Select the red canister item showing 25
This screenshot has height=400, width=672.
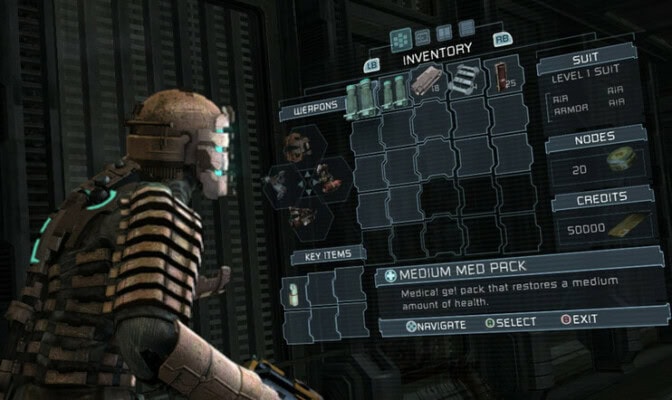pyautogui.click(x=500, y=78)
